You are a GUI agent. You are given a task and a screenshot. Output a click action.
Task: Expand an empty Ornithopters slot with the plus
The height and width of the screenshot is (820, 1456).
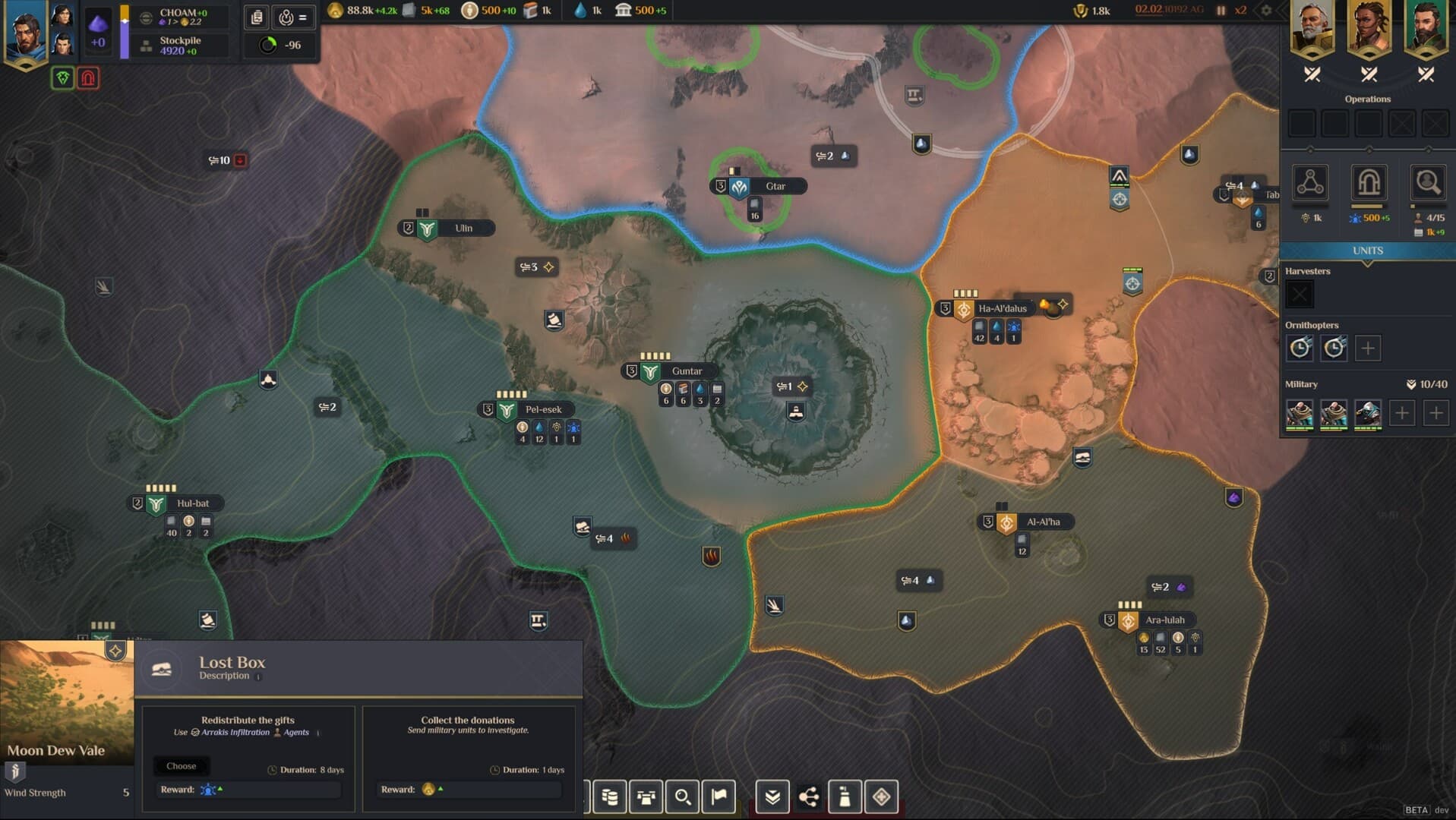(x=1369, y=348)
